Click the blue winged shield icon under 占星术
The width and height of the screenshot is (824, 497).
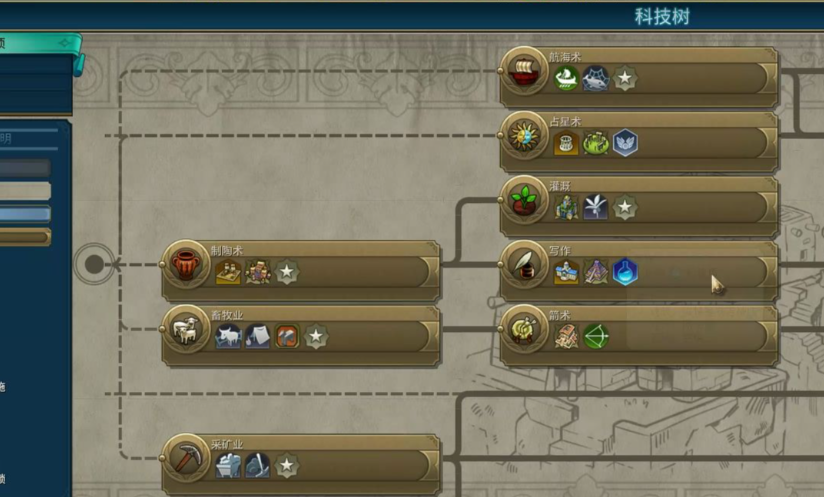(625, 143)
